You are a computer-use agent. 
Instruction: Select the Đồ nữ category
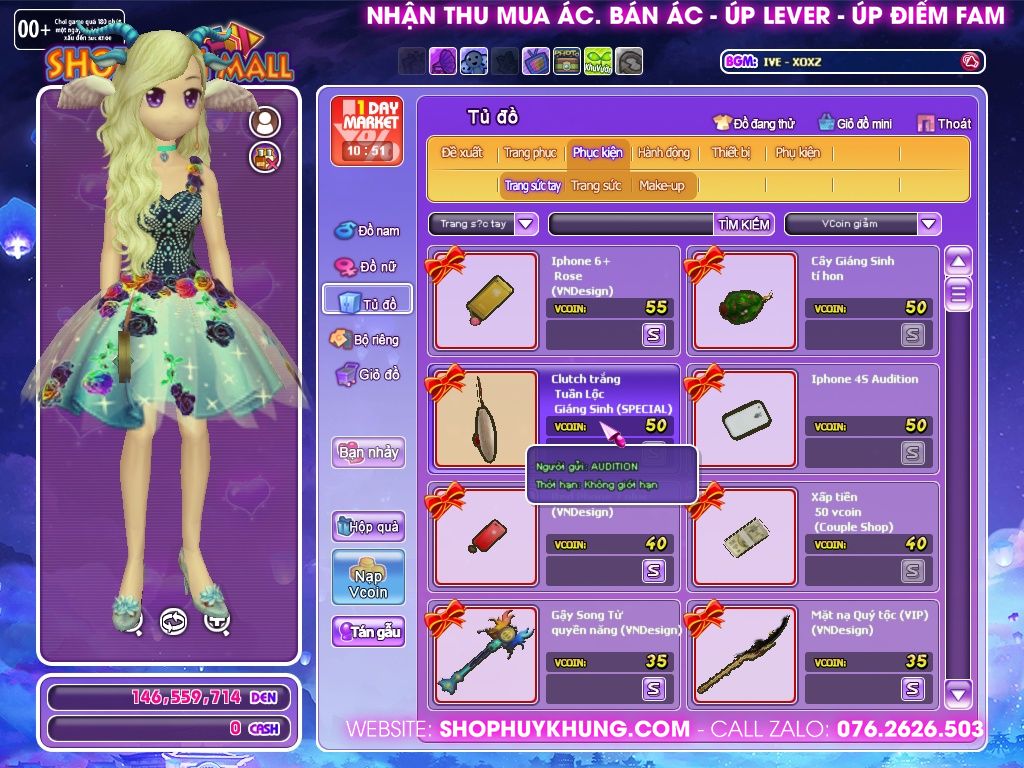pyautogui.click(x=367, y=266)
